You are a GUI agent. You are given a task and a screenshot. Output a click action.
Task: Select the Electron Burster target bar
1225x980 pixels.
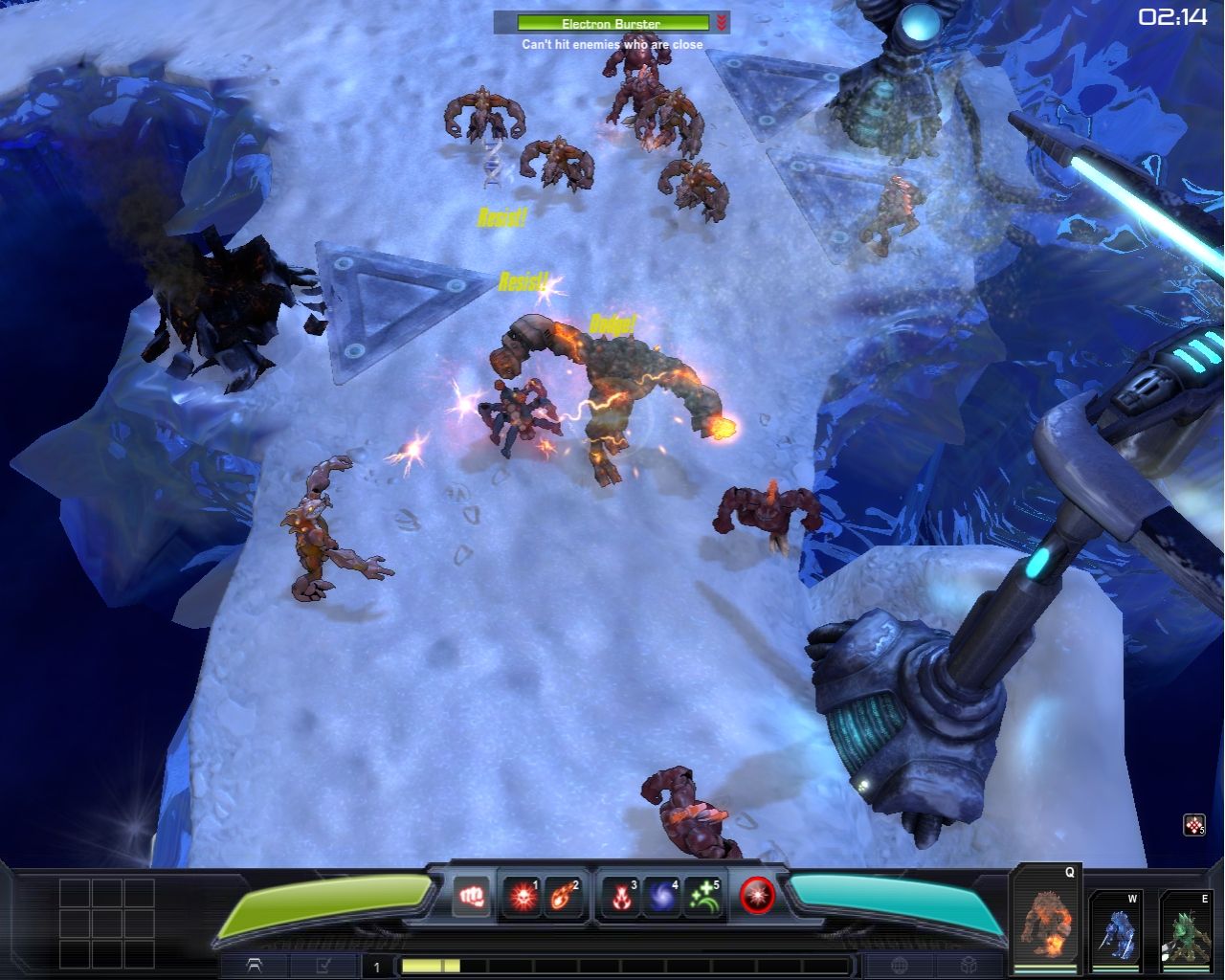pos(612,23)
